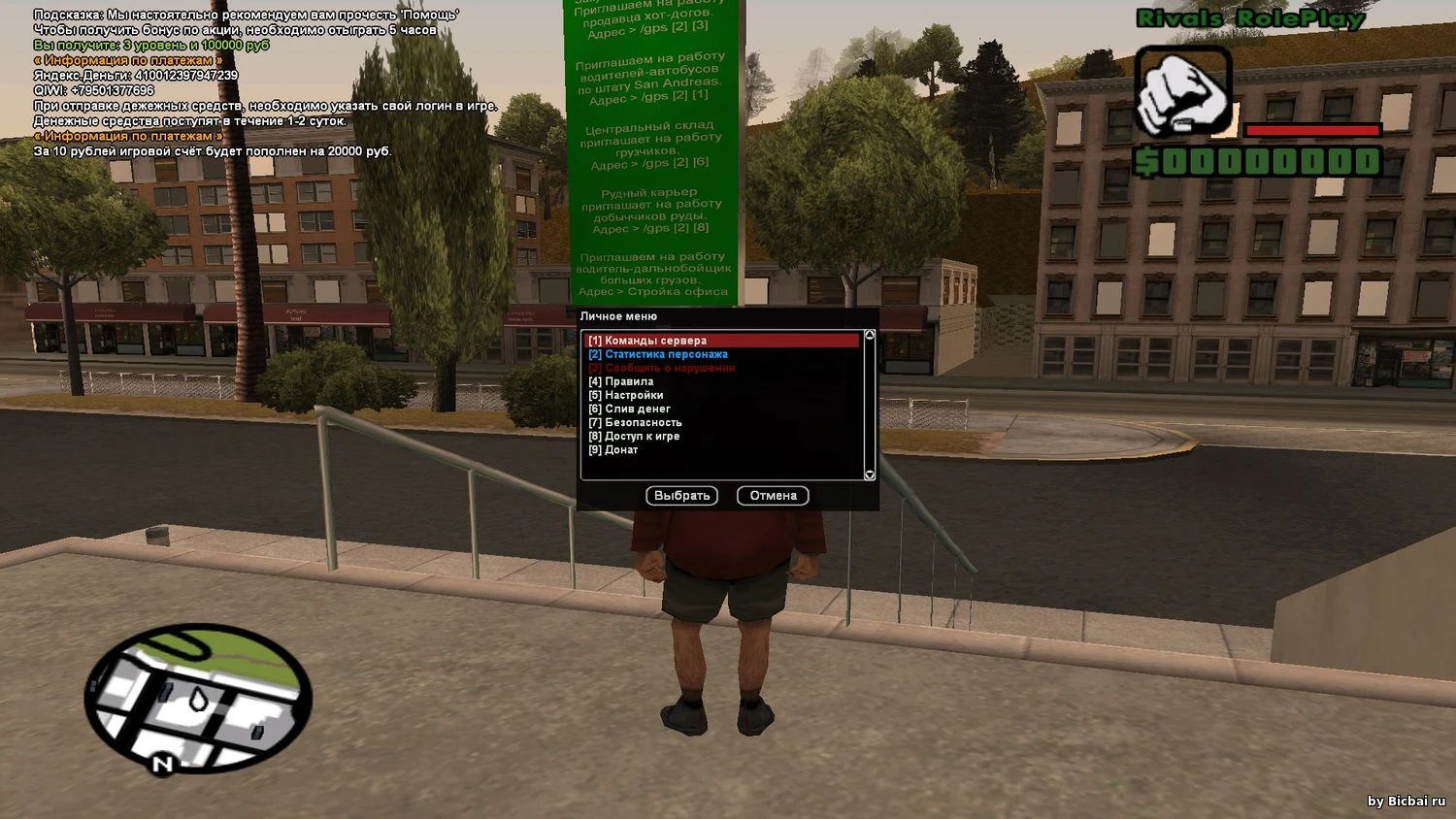1456x819 pixels.
Task: Open the "Безопасность" menu item
Action: (x=643, y=422)
